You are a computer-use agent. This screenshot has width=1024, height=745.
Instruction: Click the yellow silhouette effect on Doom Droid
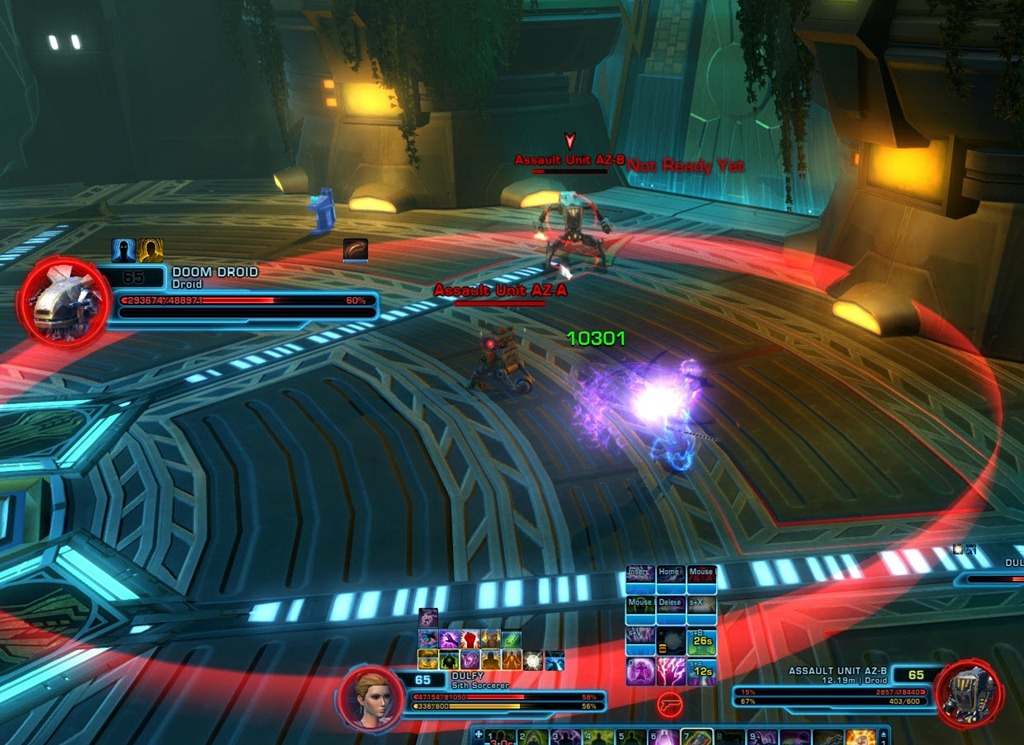[151, 250]
